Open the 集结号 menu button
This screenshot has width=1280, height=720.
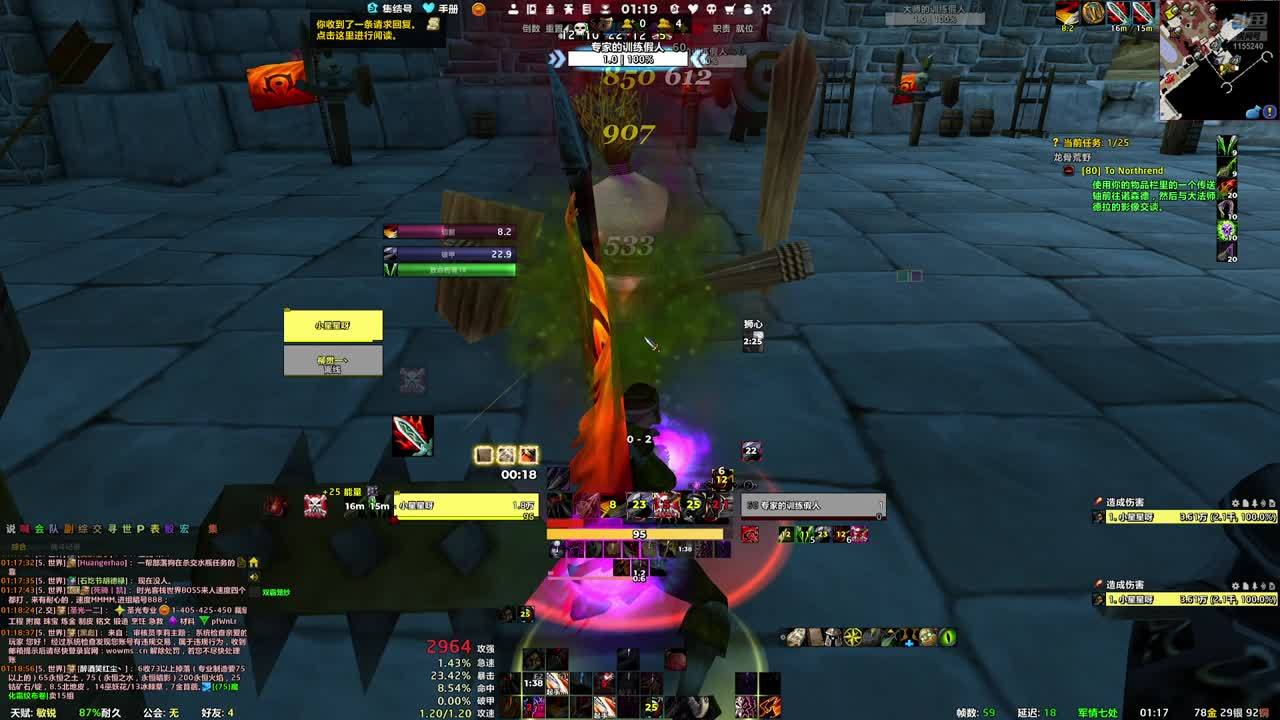point(390,9)
